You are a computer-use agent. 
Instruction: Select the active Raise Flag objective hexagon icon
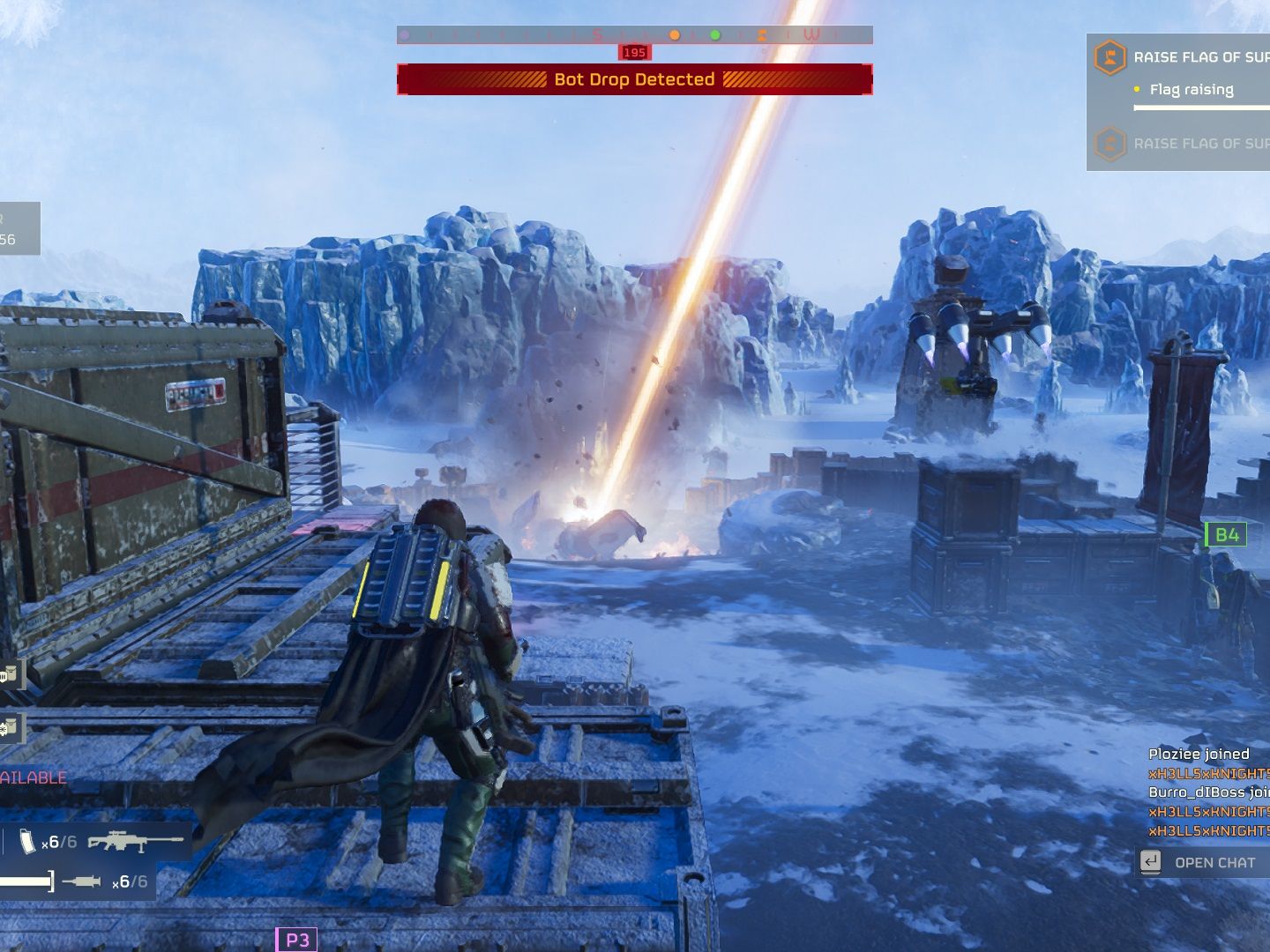click(1109, 58)
